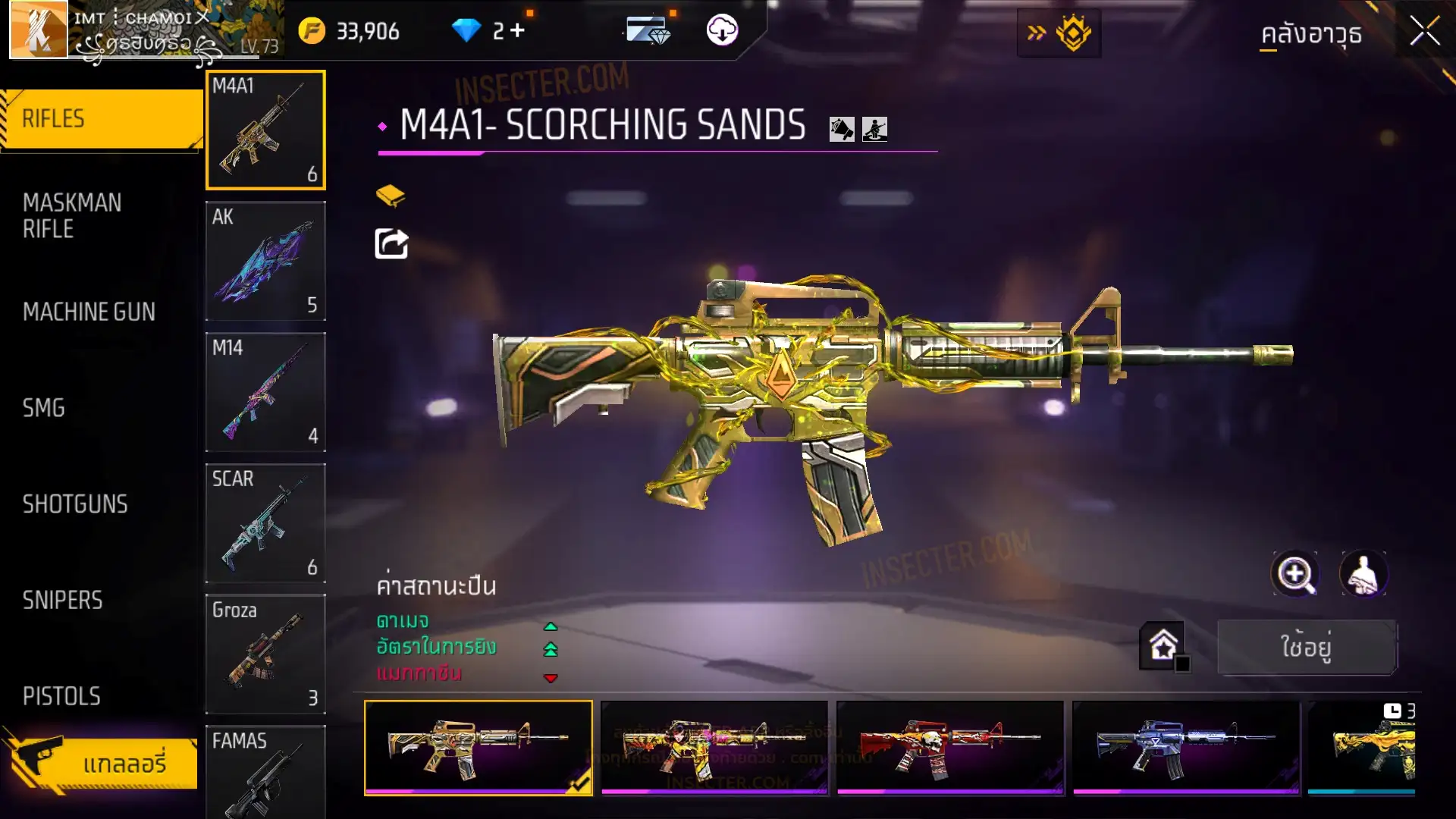
Task: Click the magnifying glass zoom button
Action: (1294, 574)
